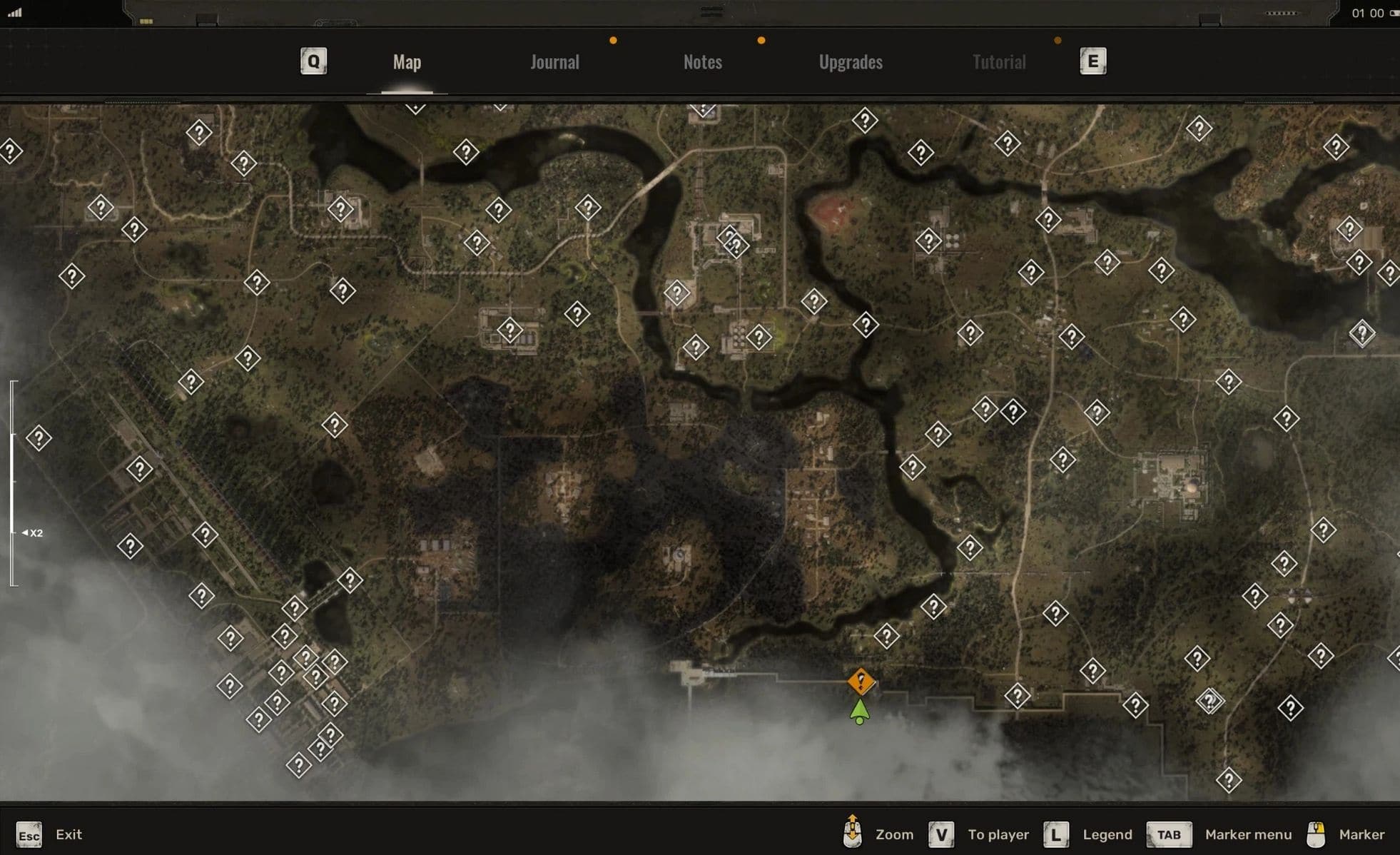Click the Q key icon beside Map tab

[x=313, y=62]
